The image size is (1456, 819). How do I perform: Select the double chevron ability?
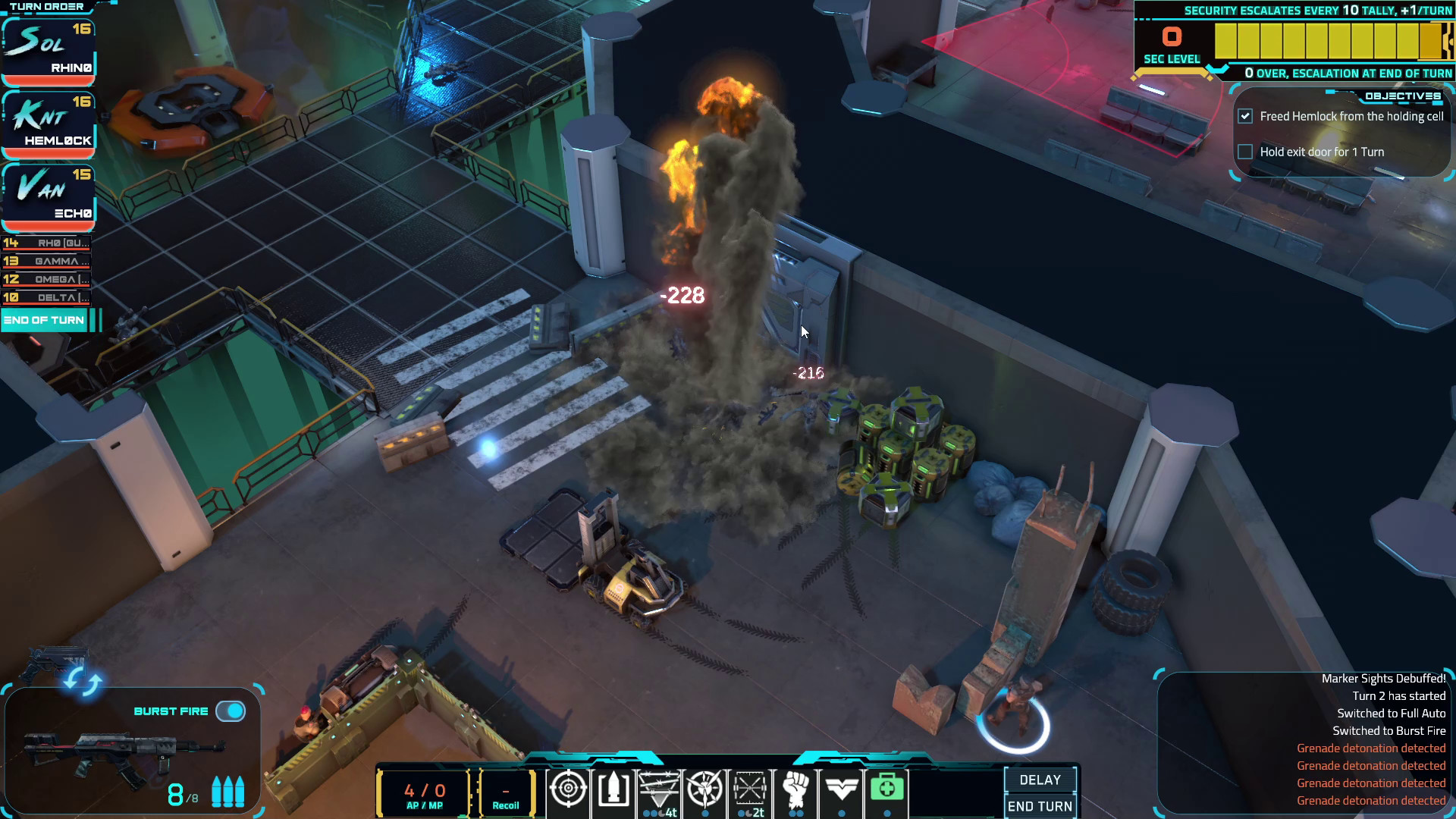point(841,792)
